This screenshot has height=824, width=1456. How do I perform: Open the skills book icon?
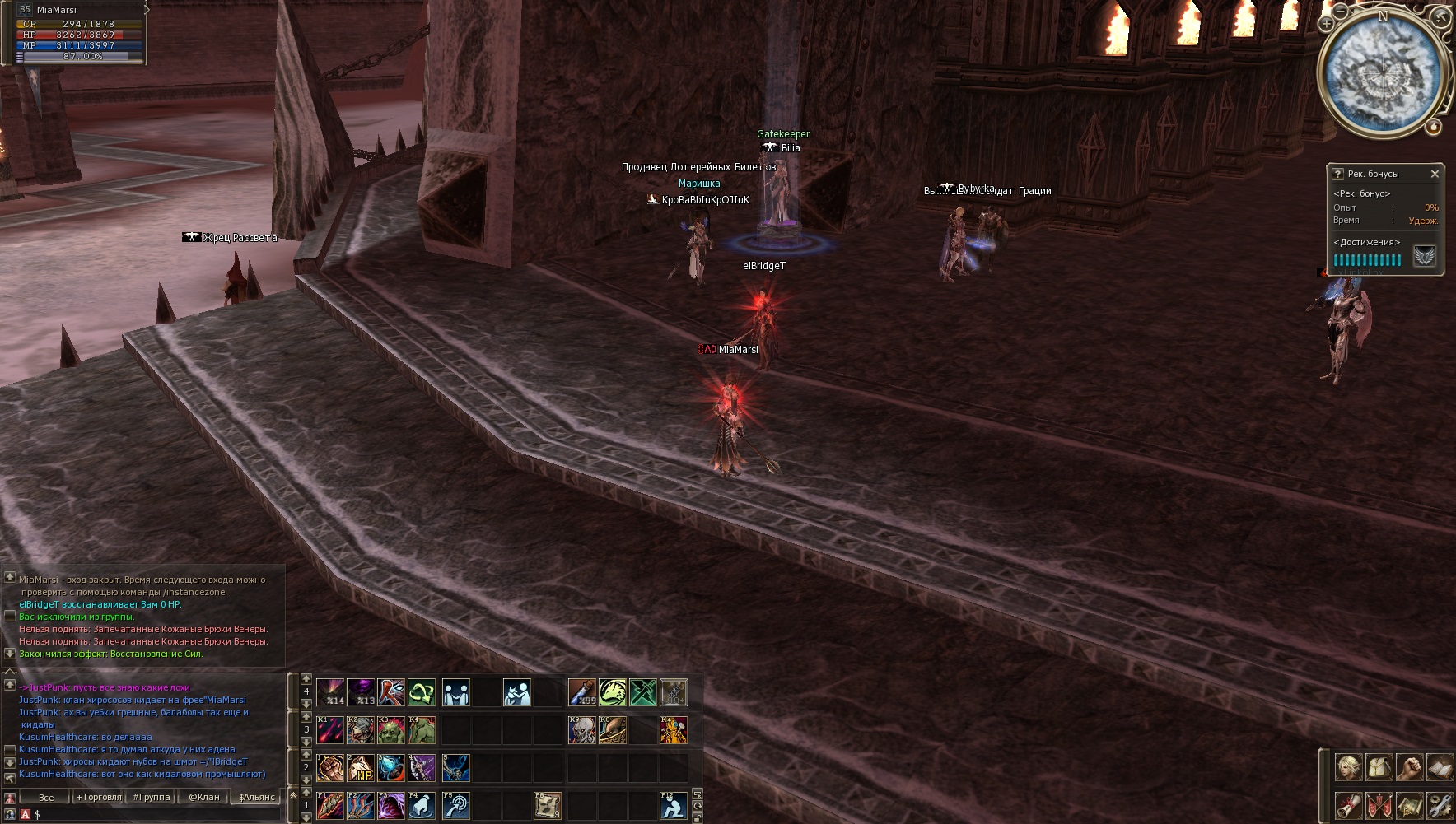[x=1440, y=767]
